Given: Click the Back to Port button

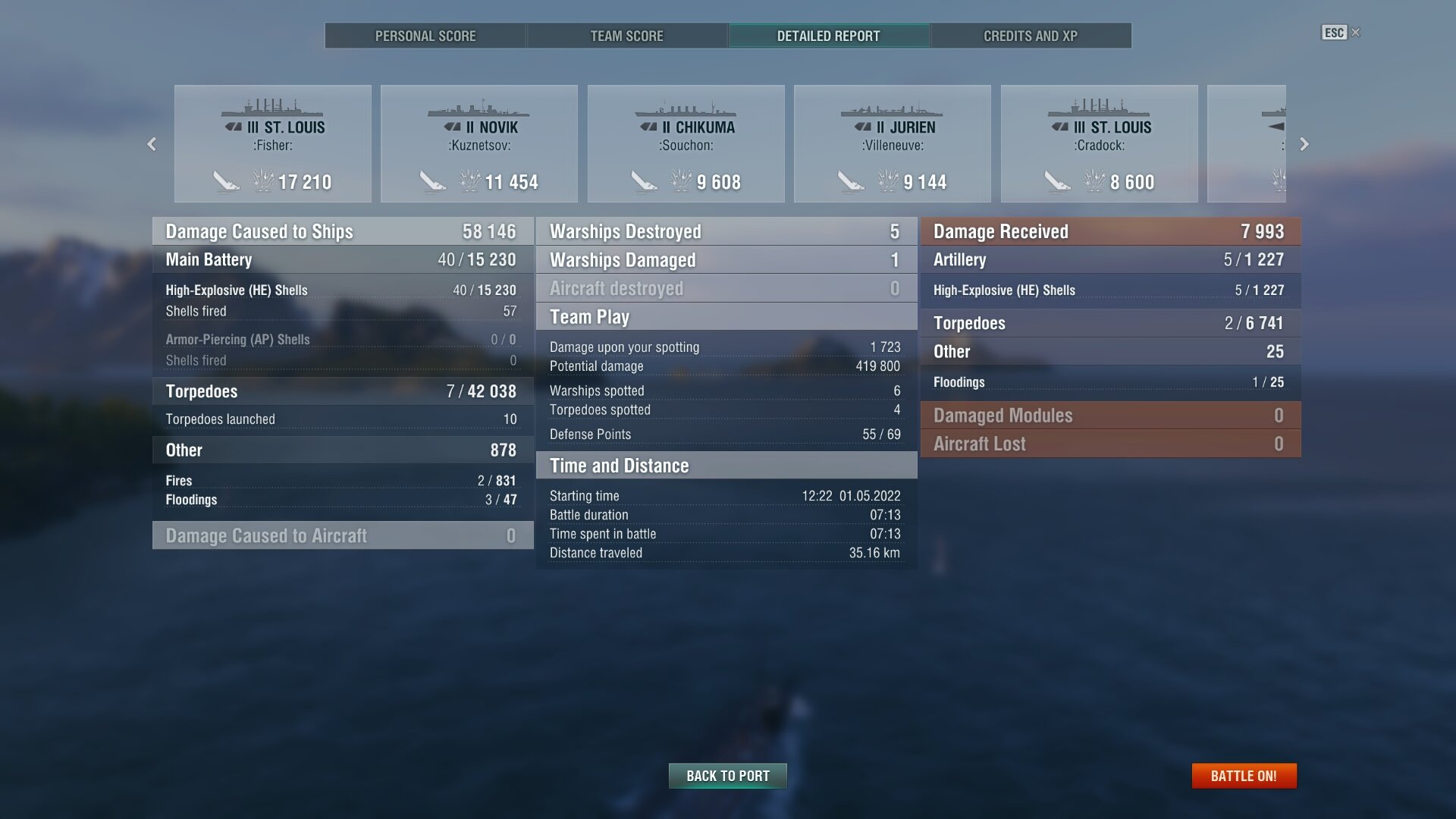Looking at the screenshot, I should [728, 776].
